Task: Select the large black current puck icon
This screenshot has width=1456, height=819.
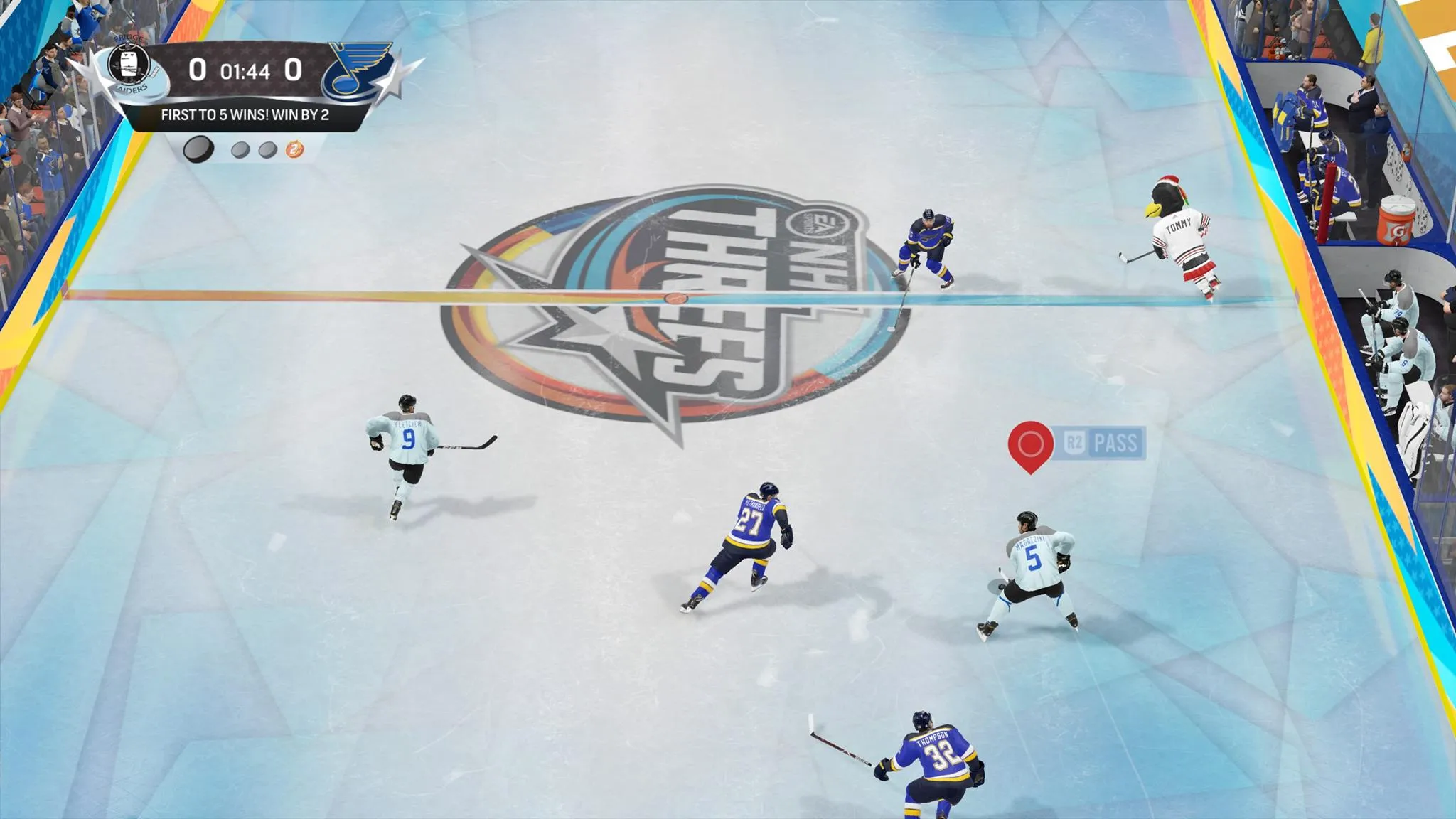Action: click(x=198, y=149)
